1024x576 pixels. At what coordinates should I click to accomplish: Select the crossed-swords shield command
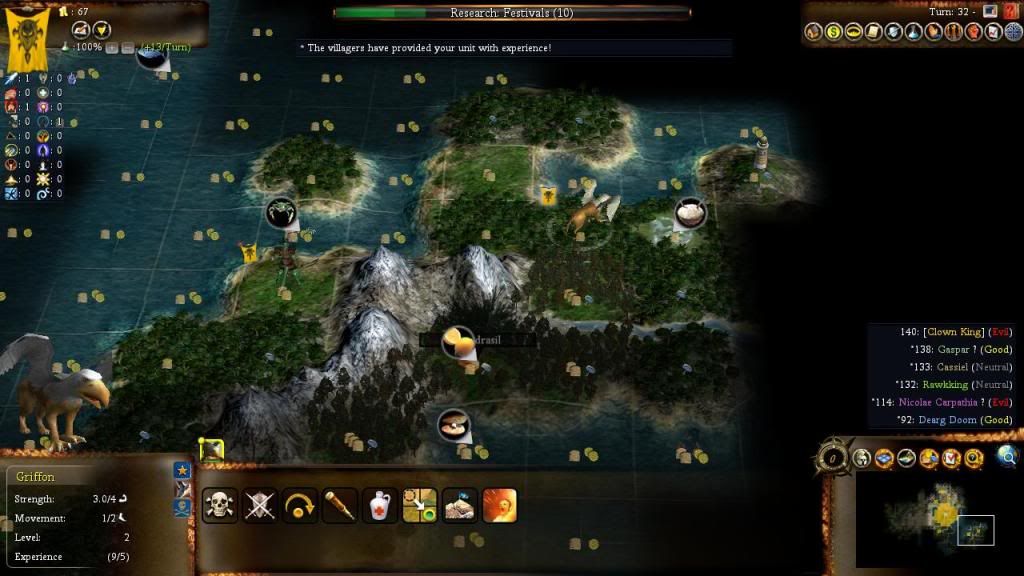(260, 505)
